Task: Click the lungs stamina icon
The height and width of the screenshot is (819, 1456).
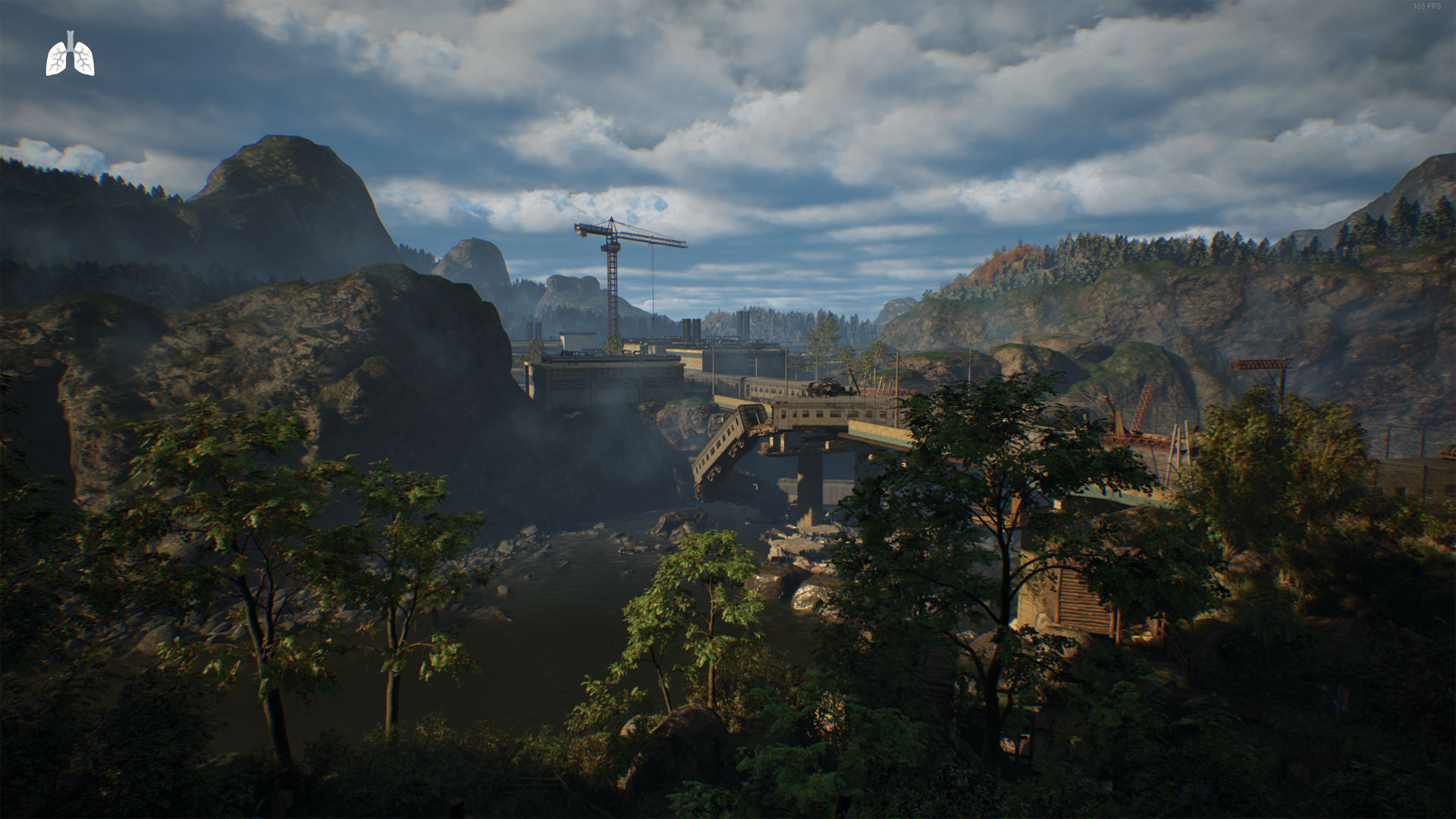Action: pos(70,55)
